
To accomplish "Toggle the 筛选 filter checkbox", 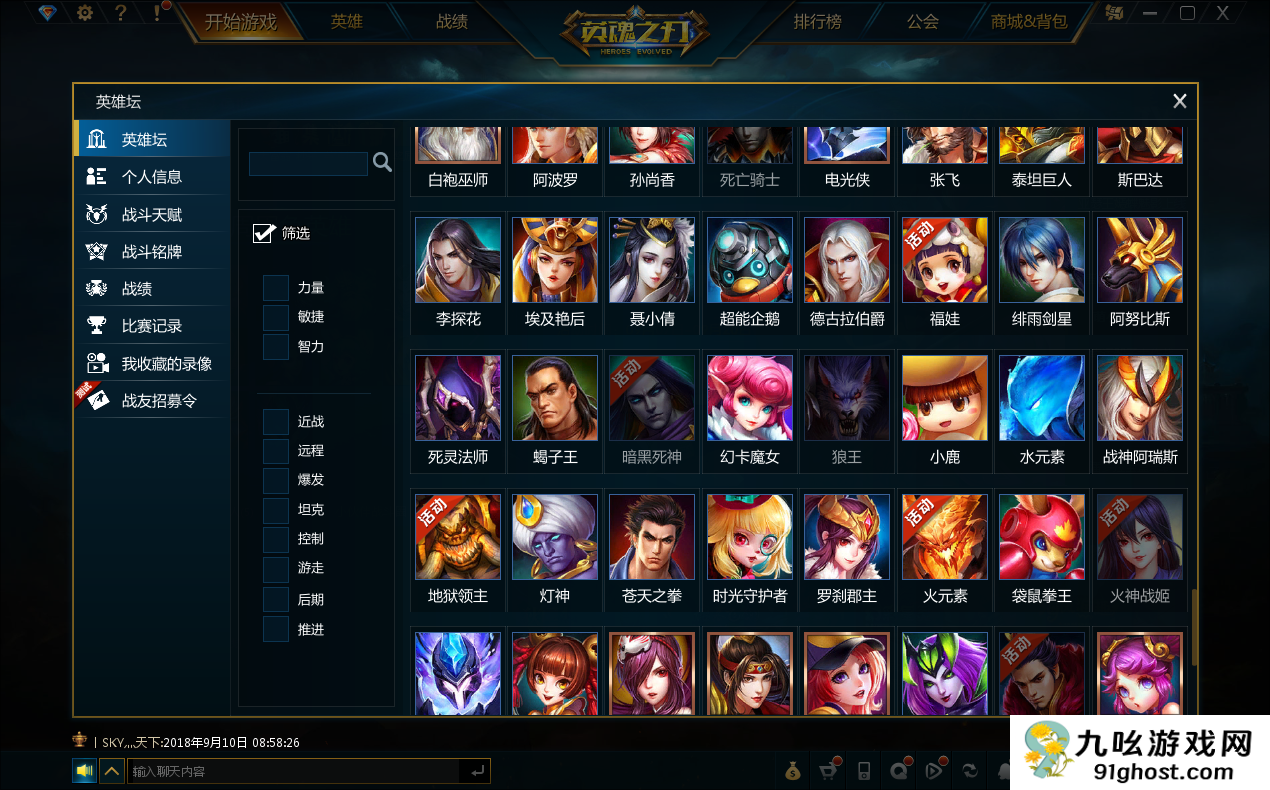I will (x=264, y=233).
